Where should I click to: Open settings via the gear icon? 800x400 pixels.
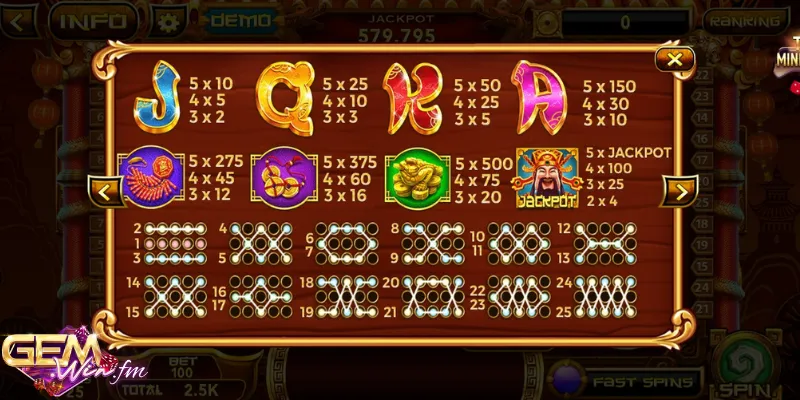(x=173, y=20)
